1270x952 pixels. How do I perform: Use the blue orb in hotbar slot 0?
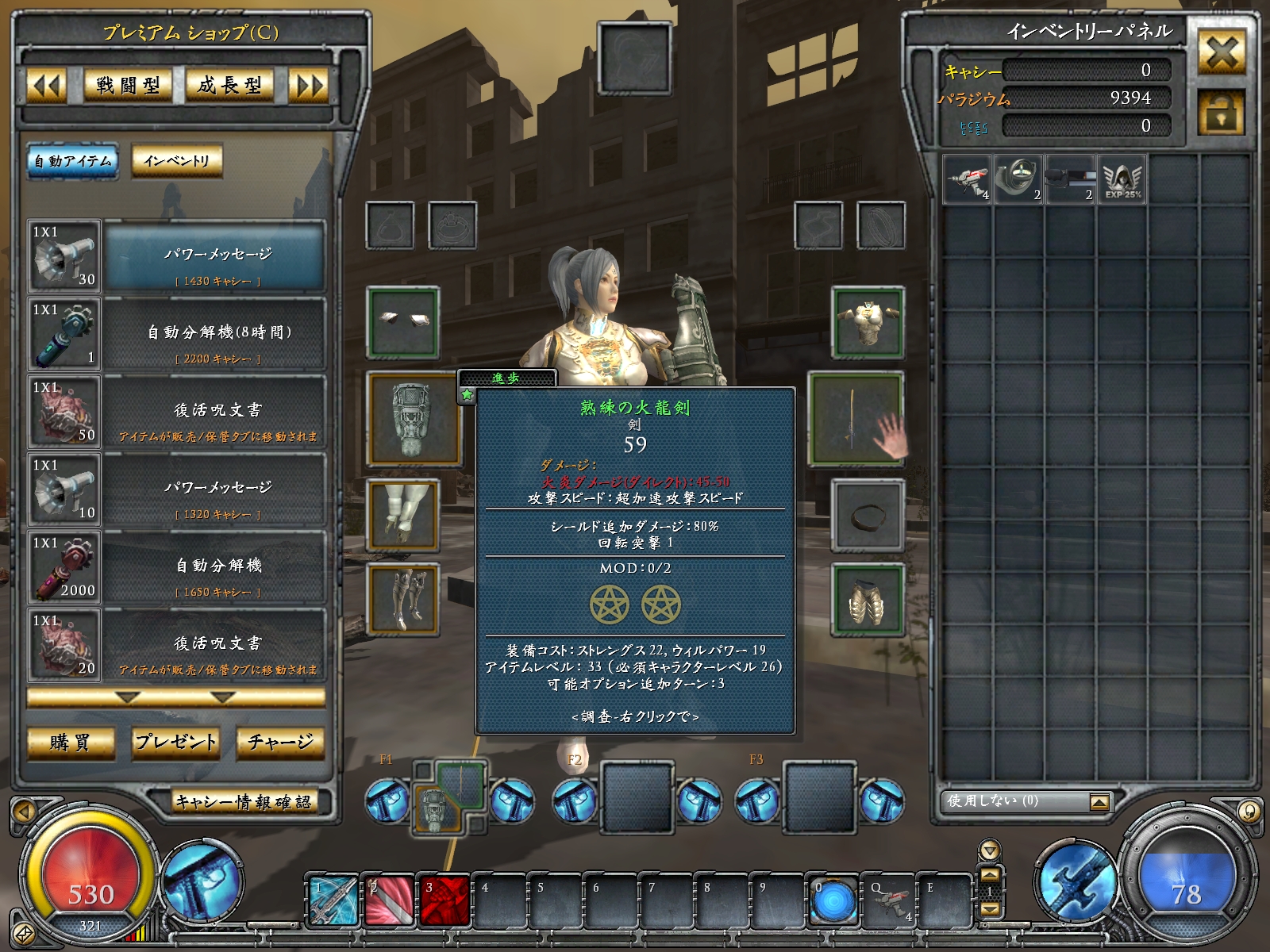point(833,901)
